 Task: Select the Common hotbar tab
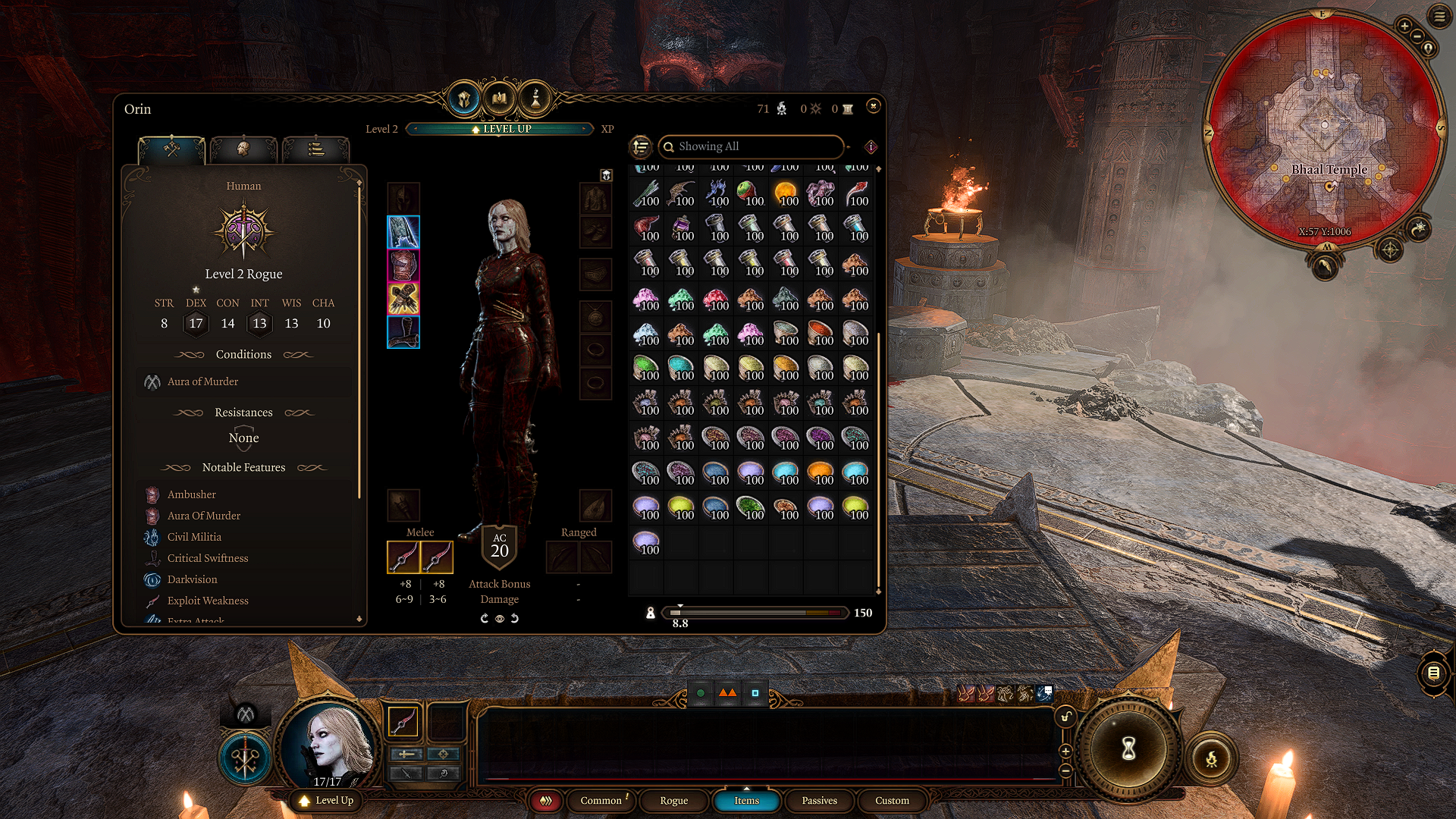point(601,801)
